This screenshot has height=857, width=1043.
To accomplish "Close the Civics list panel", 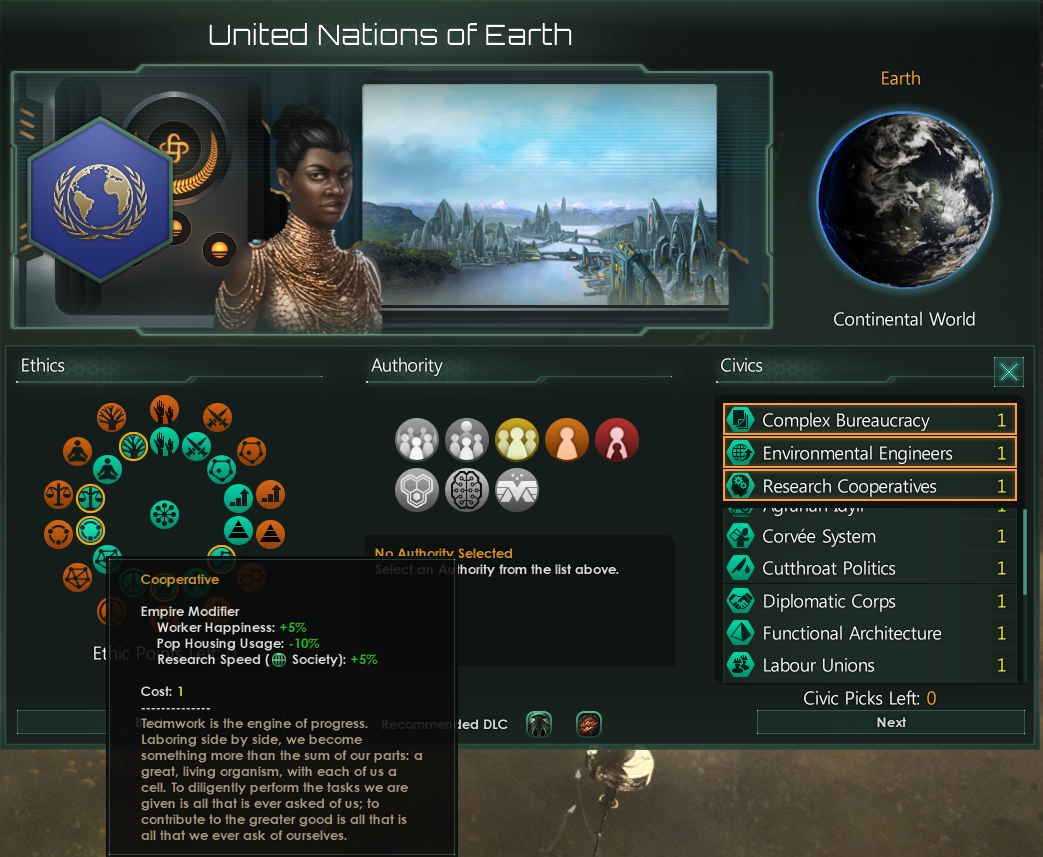I will pyautogui.click(x=1009, y=373).
